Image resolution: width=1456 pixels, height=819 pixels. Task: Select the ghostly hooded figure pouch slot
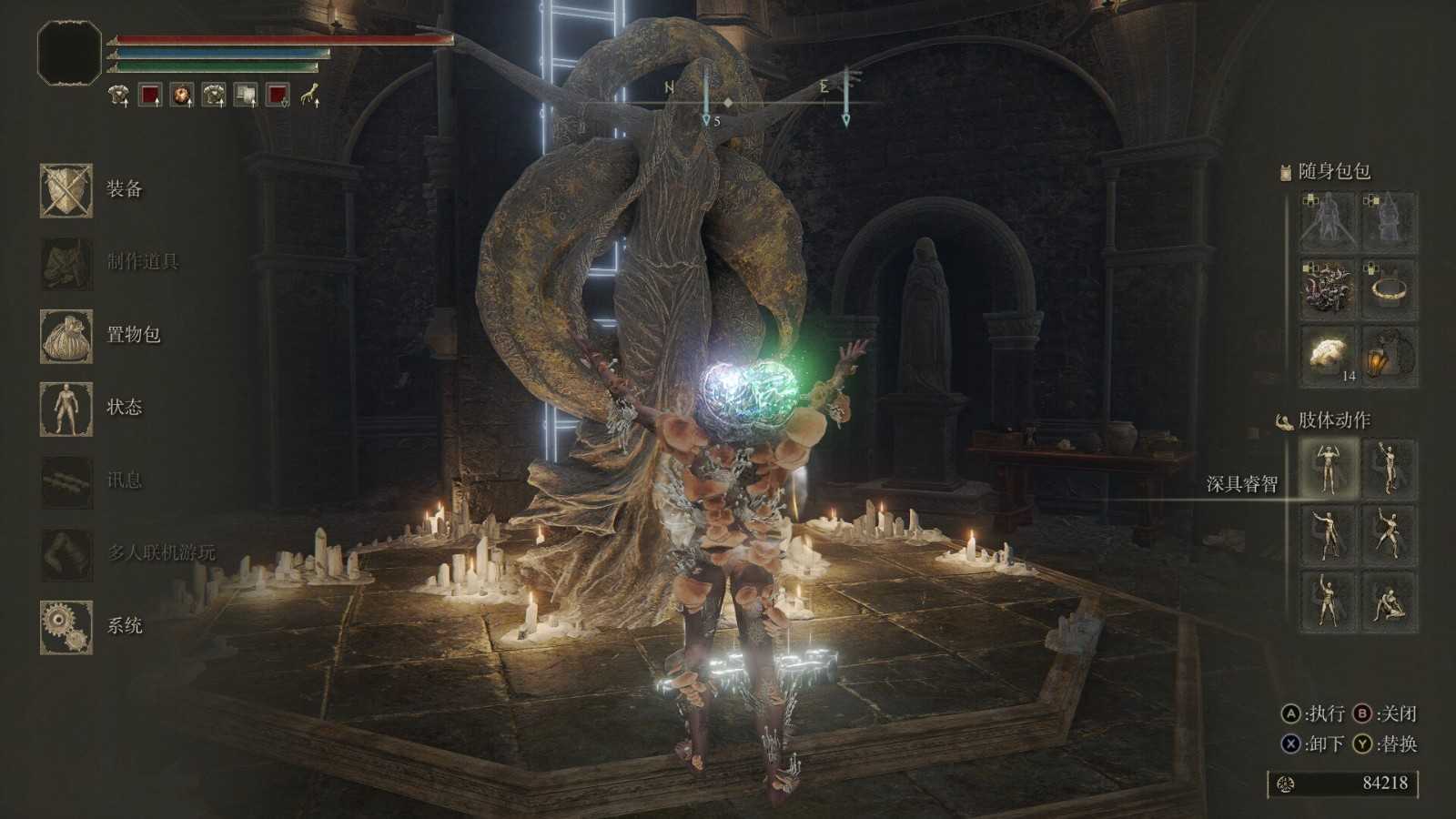point(1389,222)
